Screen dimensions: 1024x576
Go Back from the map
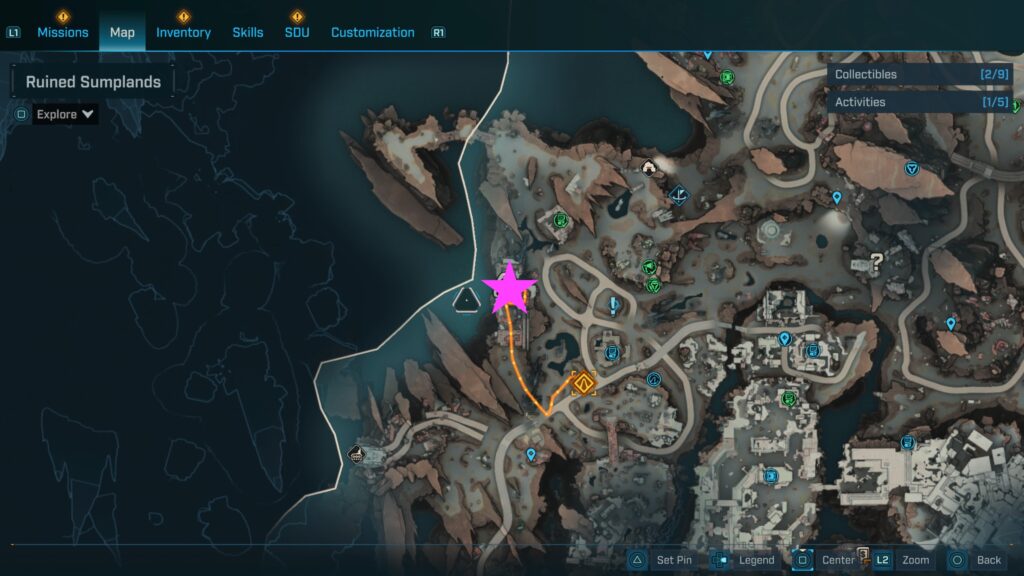(x=976, y=560)
